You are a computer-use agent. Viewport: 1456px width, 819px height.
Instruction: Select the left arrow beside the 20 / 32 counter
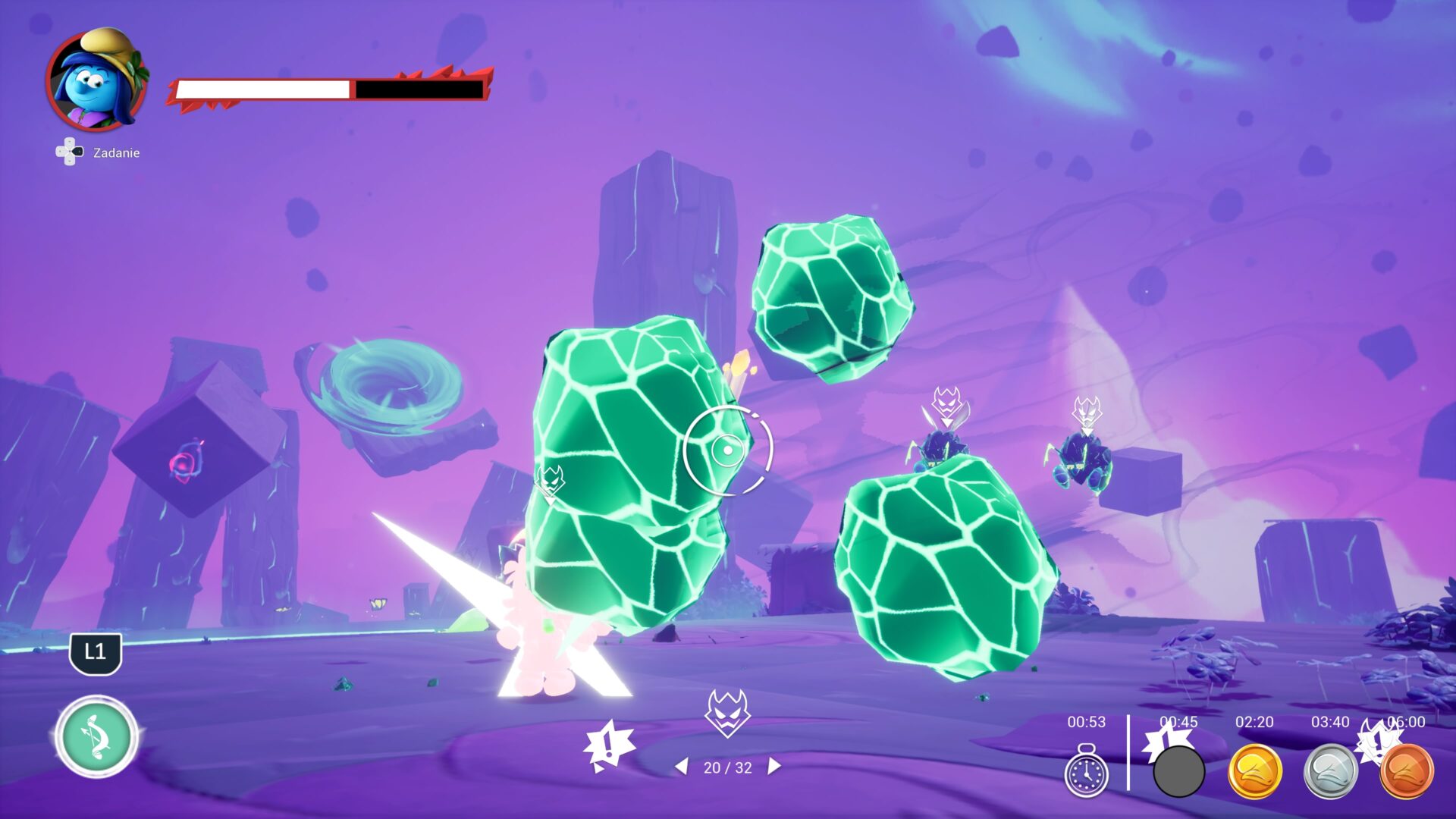coord(682,767)
